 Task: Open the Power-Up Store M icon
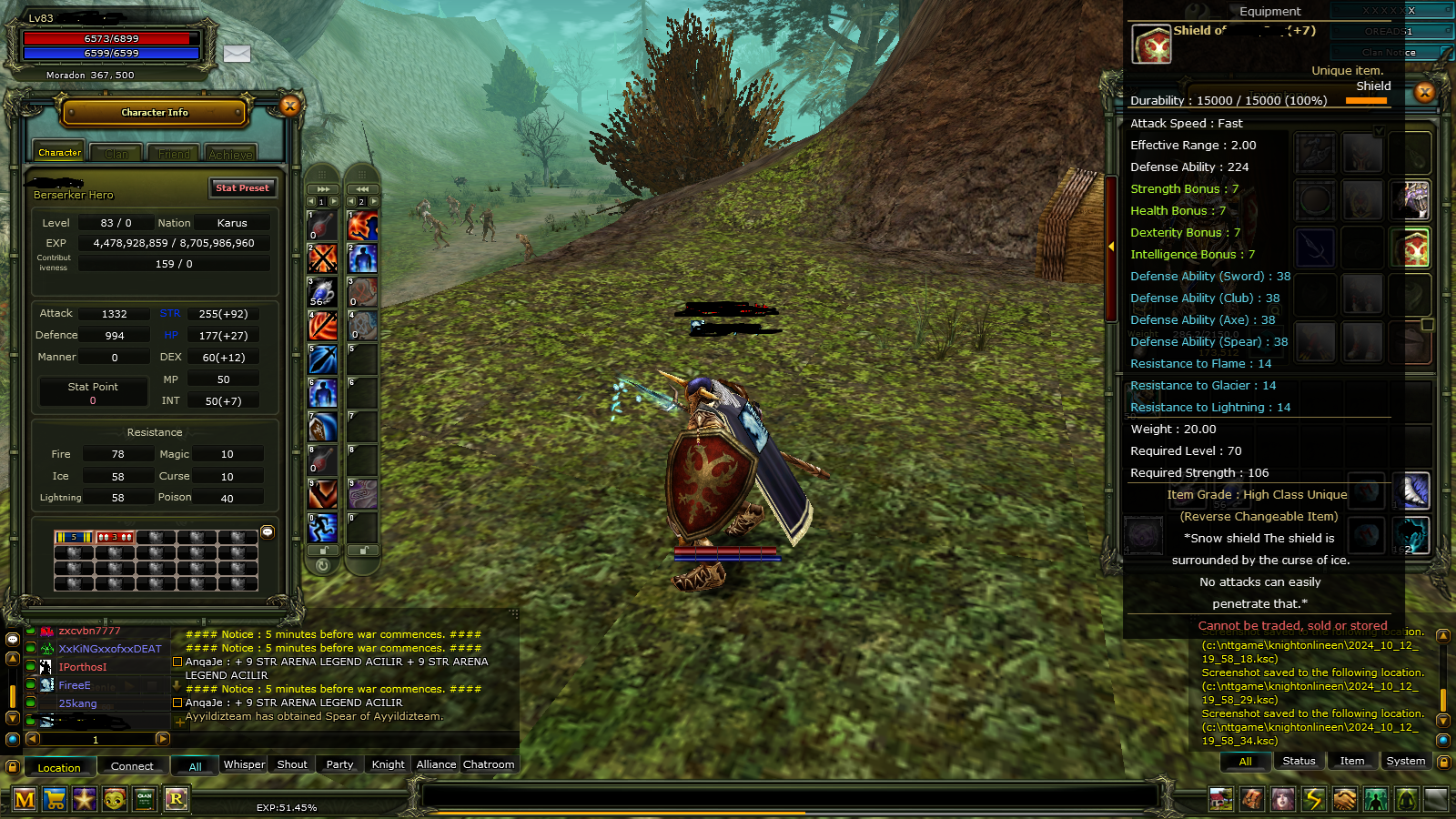(25, 801)
